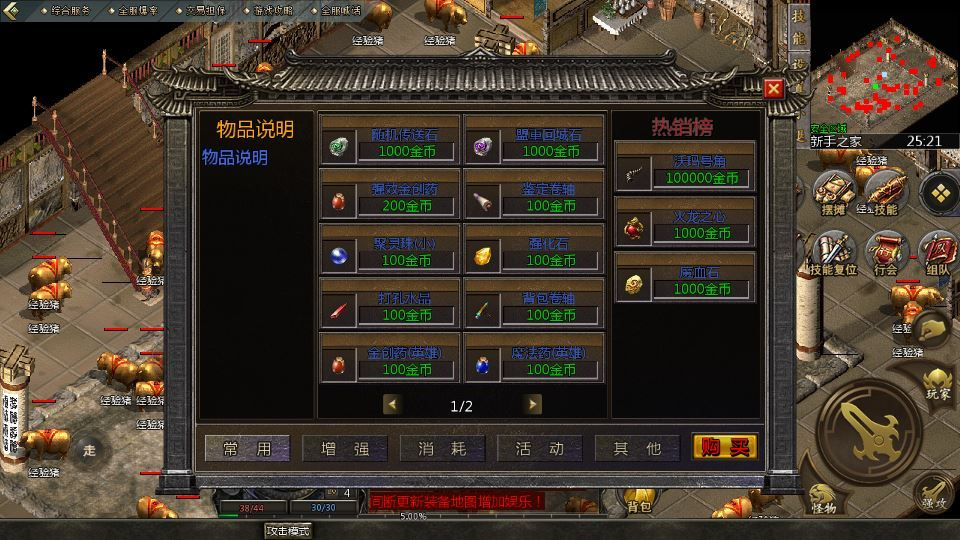Show the 其他 category tab

click(x=638, y=449)
